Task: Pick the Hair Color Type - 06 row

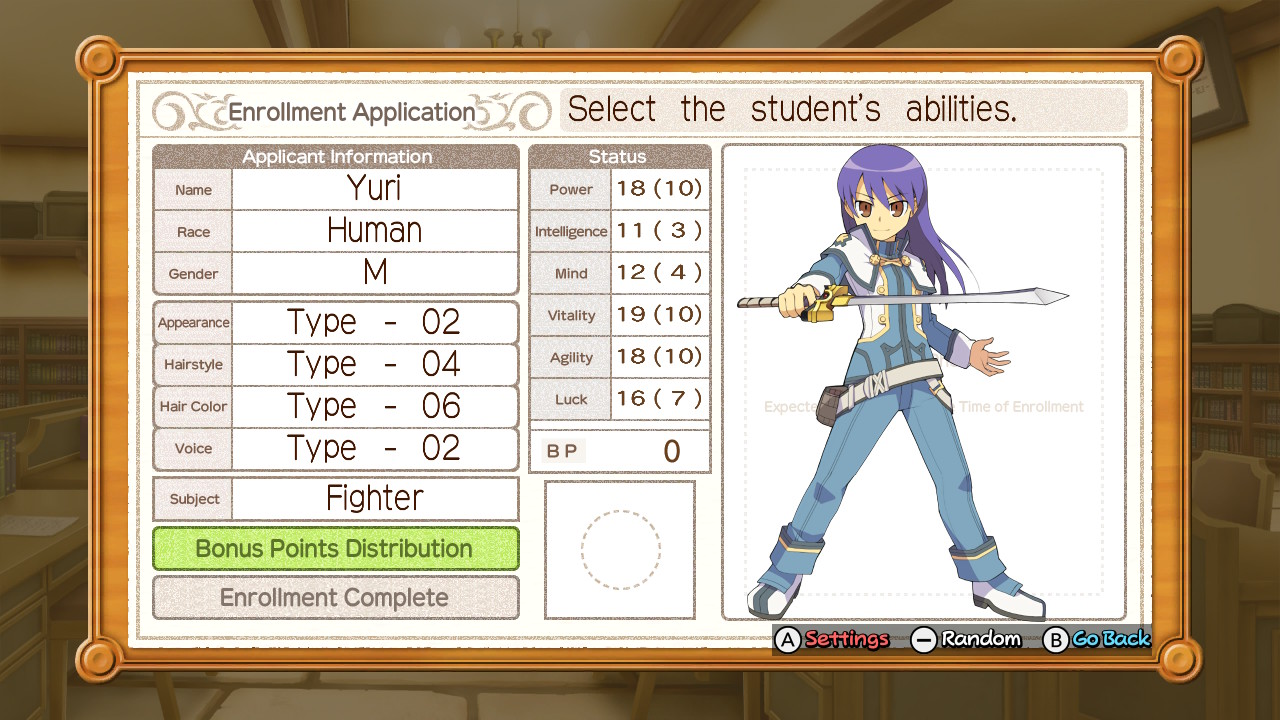Action: 374,406
